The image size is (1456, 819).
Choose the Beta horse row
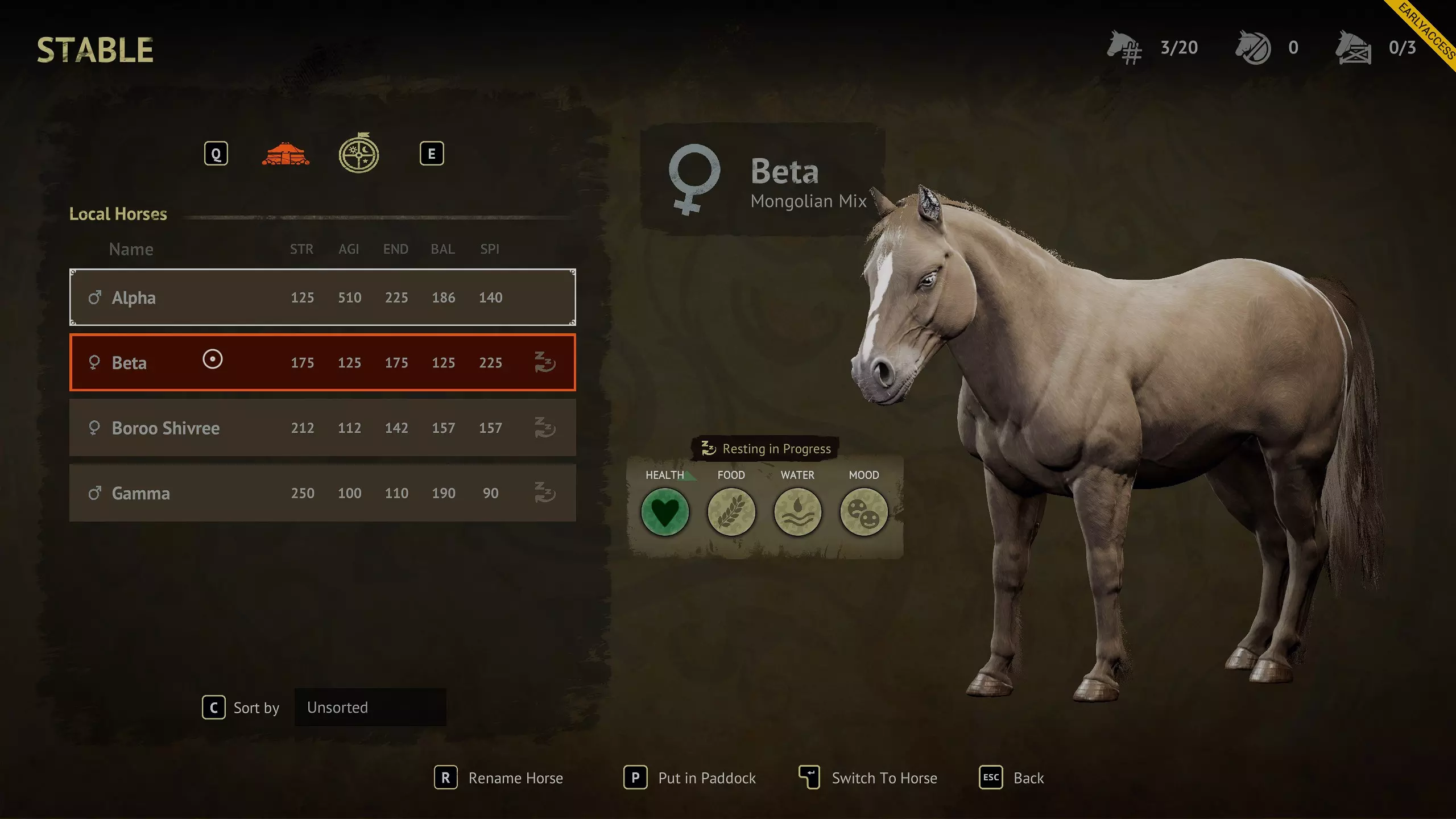322,363
